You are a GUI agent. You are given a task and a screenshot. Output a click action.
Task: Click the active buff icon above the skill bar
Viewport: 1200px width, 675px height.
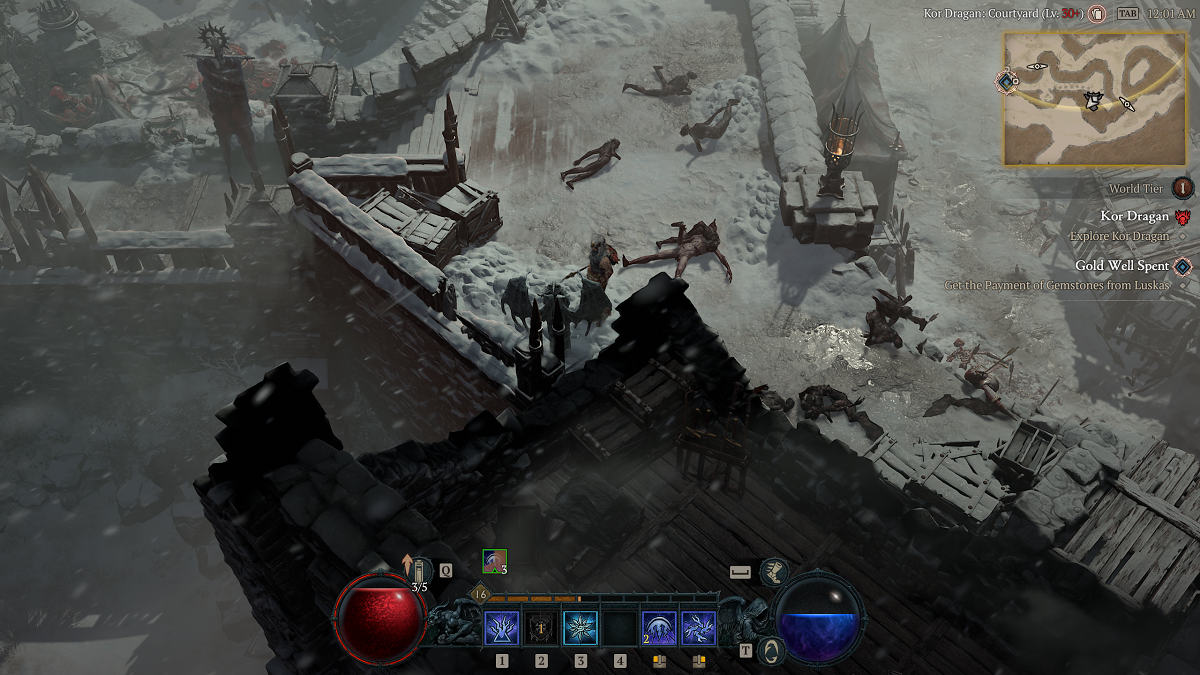point(494,561)
